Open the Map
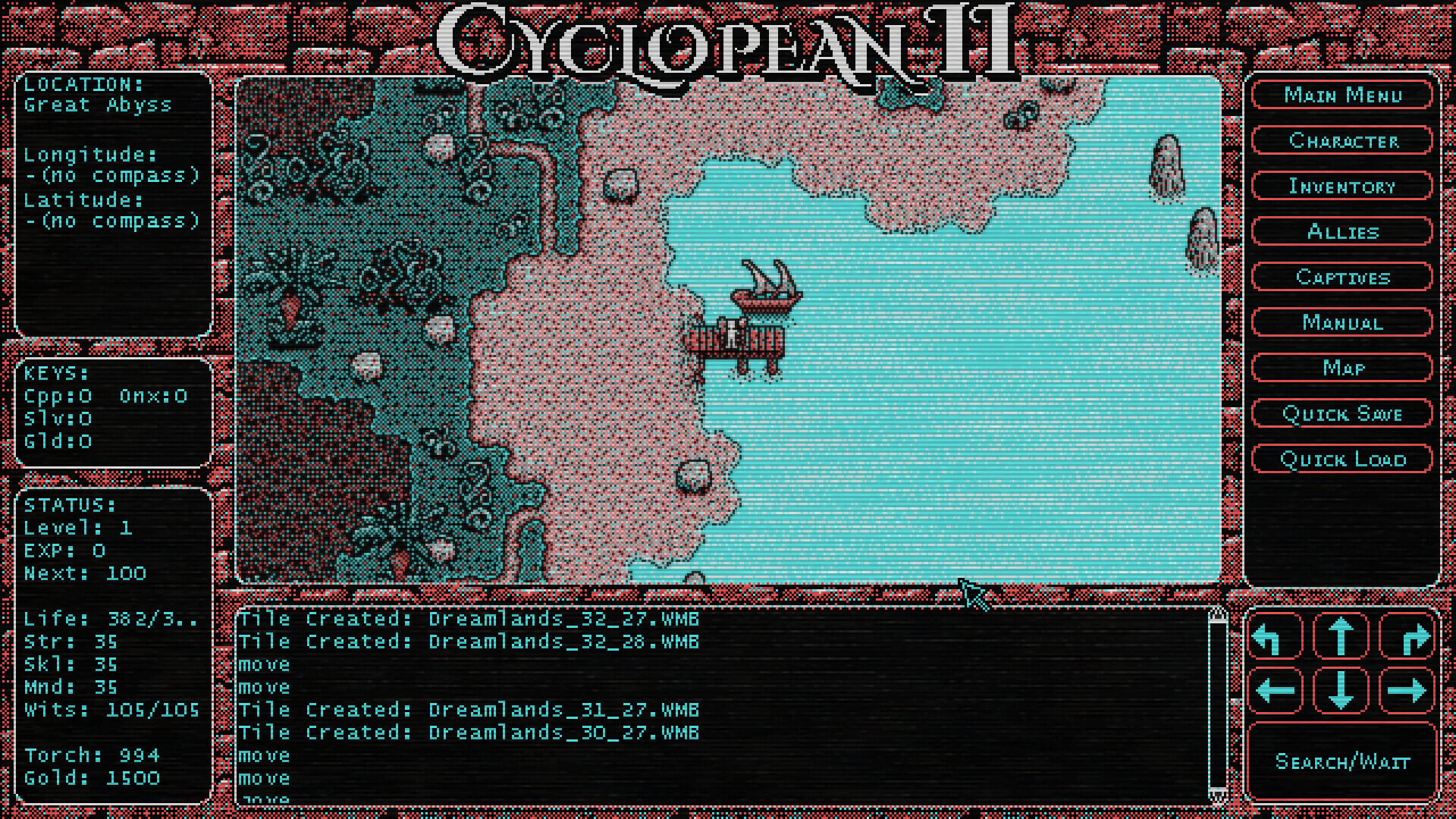Image resolution: width=1456 pixels, height=819 pixels. coord(1341,368)
